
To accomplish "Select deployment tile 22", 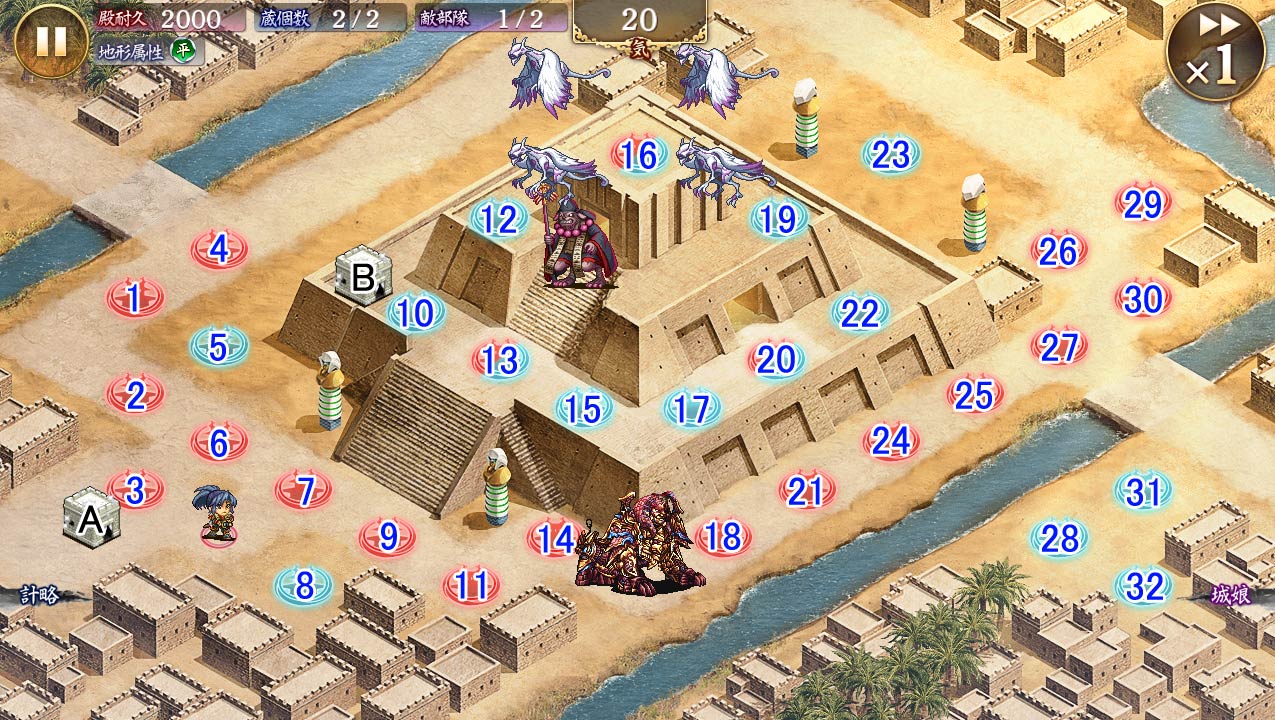I will click(859, 314).
